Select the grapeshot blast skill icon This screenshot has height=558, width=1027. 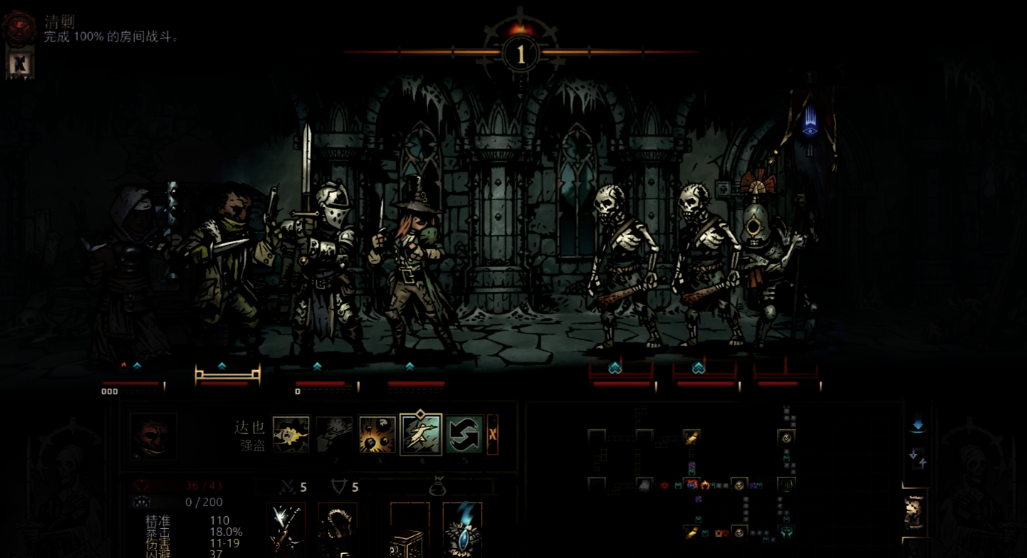[378, 434]
